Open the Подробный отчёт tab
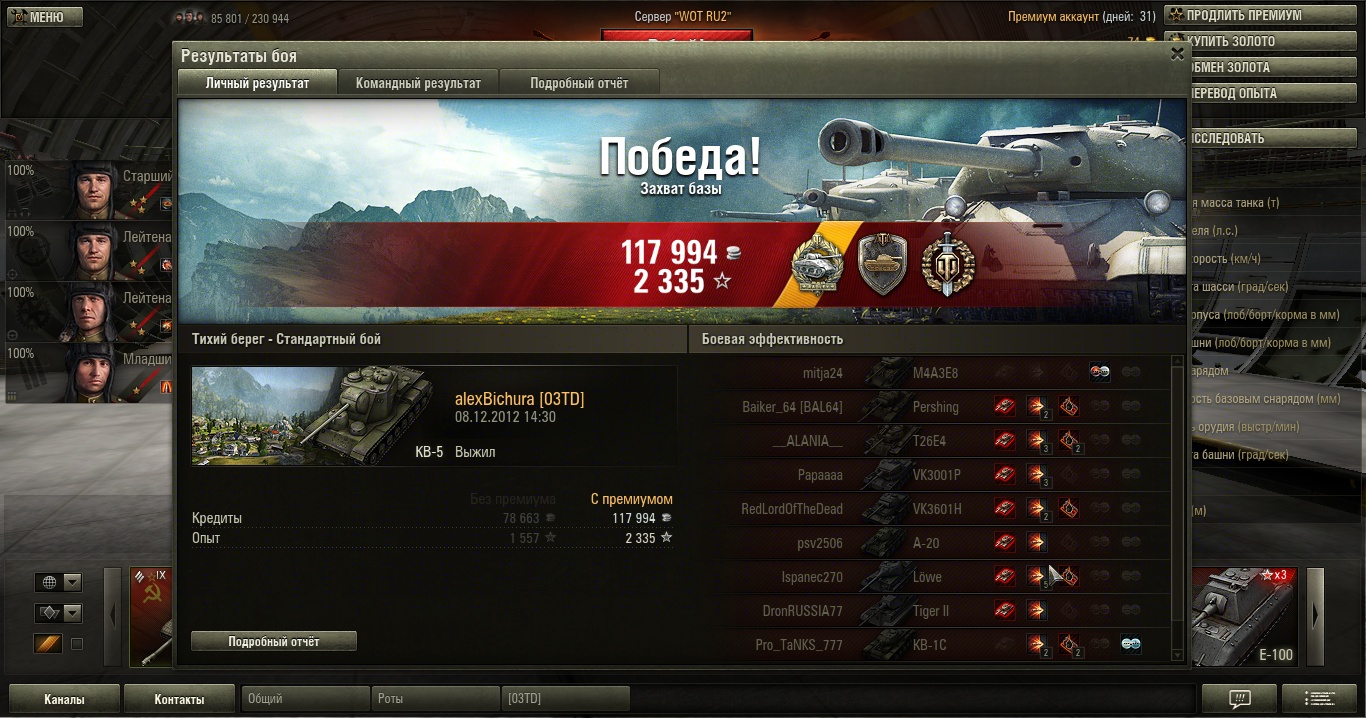Image resolution: width=1366 pixels, height=718 pixels. 579,83
